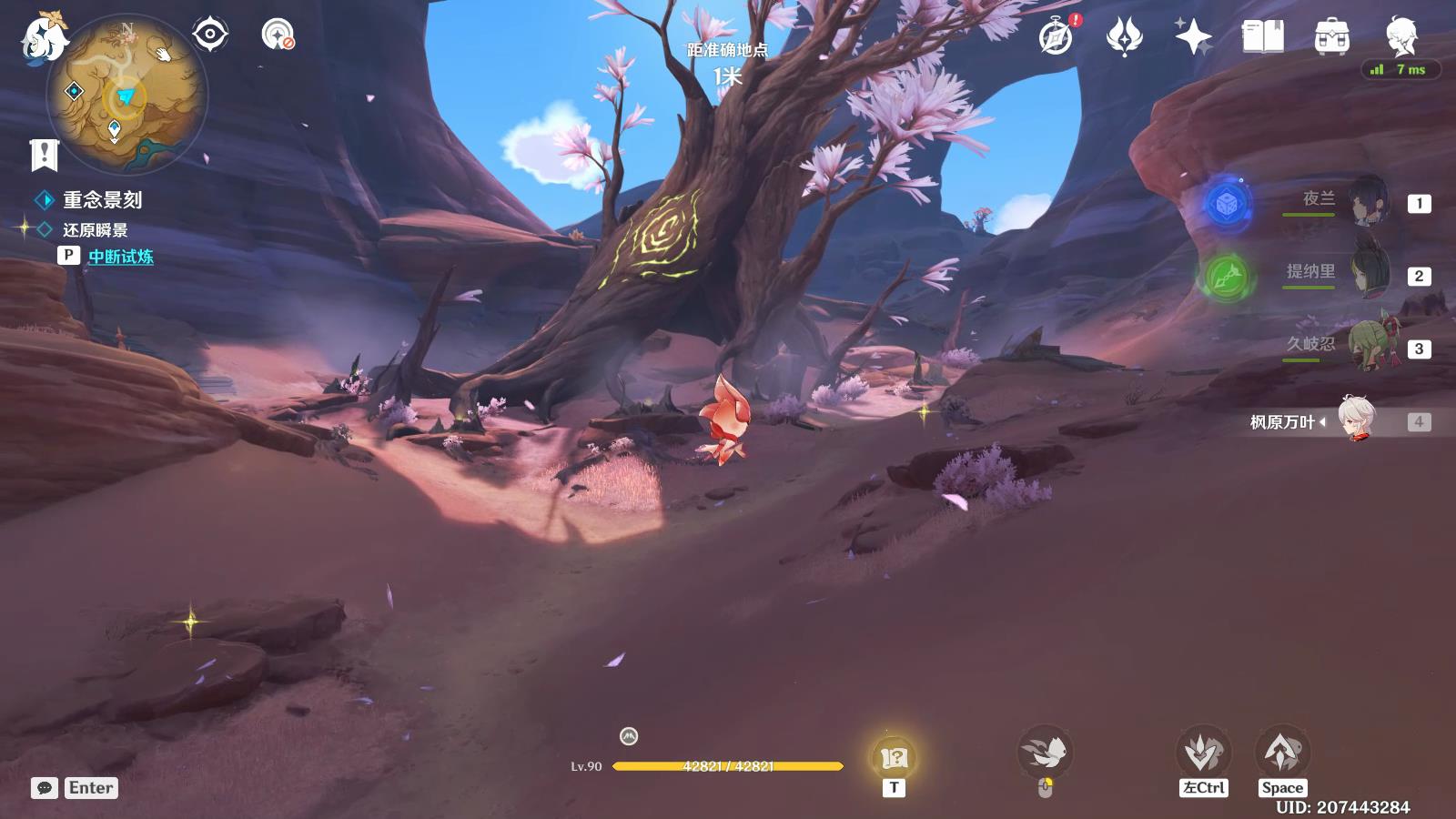Screen dimensions: 1456x819
Task: Open the Wish four-point star icon
Action: [1193, 37]
